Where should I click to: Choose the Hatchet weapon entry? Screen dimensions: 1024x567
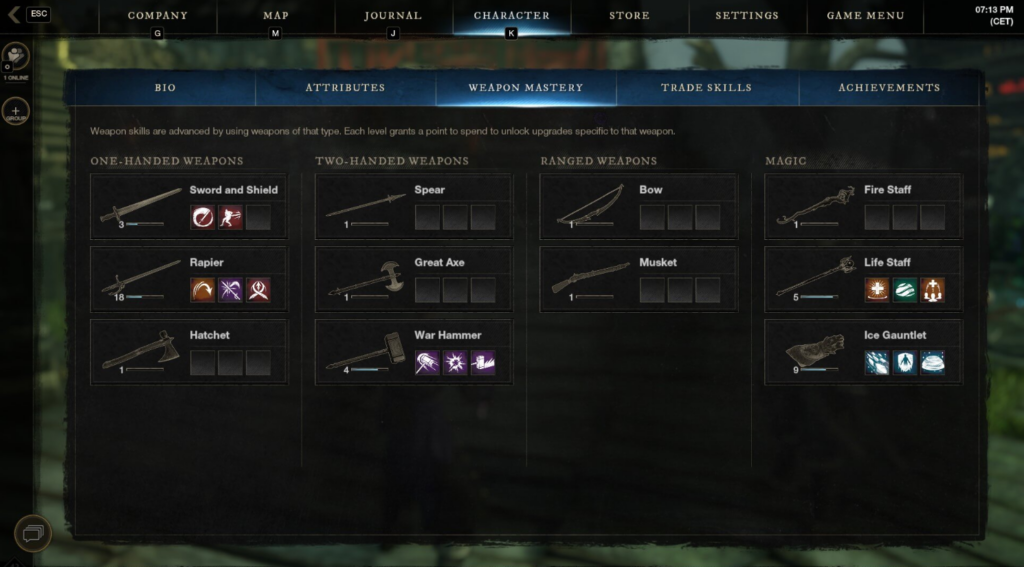tap(188, 352)
